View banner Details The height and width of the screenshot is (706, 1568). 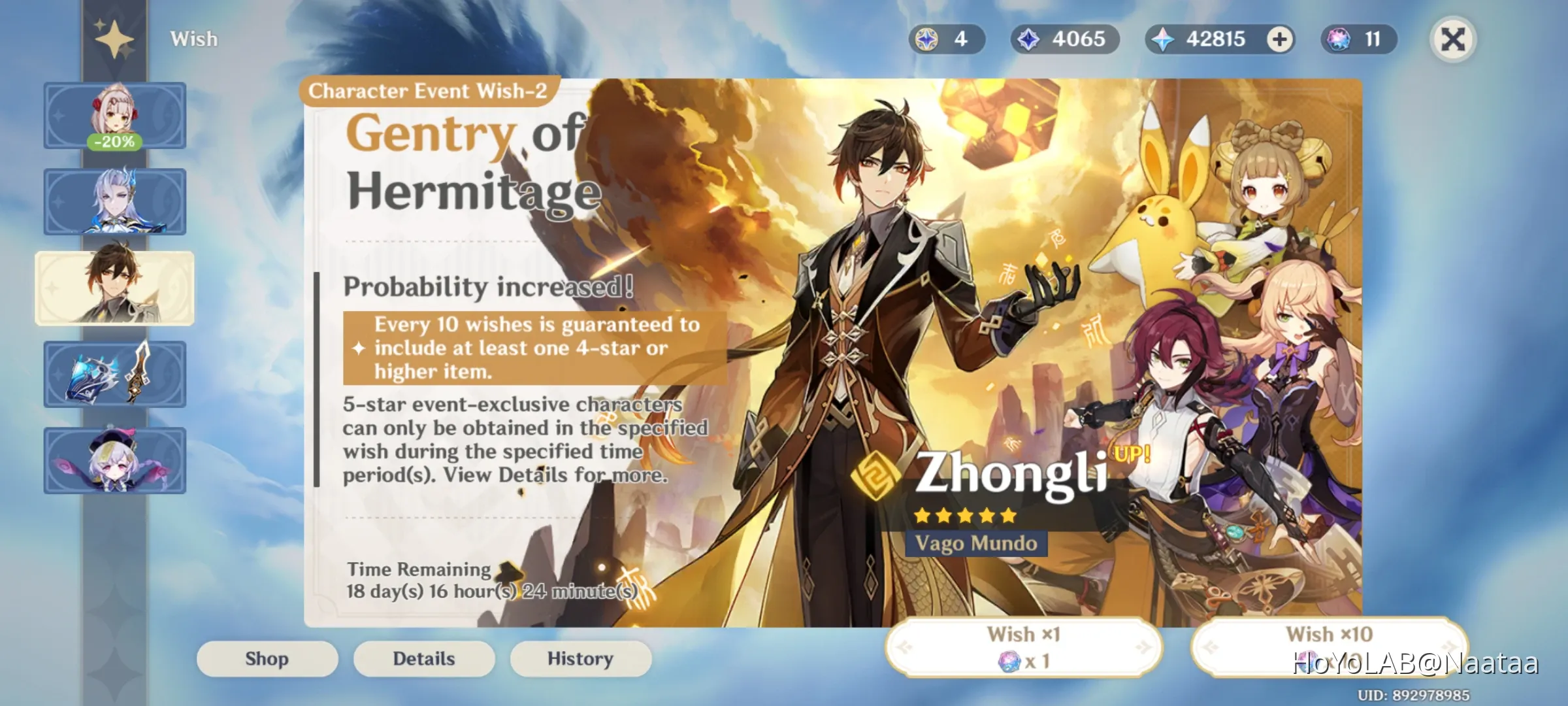click(x=423, y=658)
